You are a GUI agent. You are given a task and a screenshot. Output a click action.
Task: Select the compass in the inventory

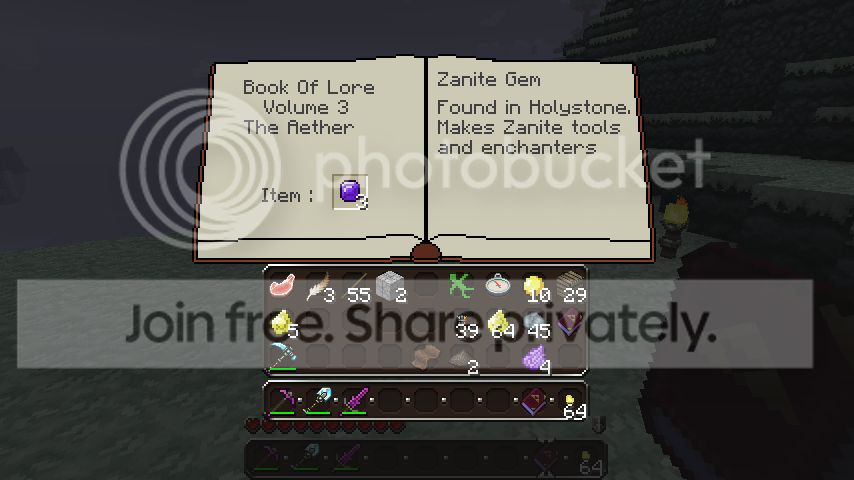click(497, 287)
